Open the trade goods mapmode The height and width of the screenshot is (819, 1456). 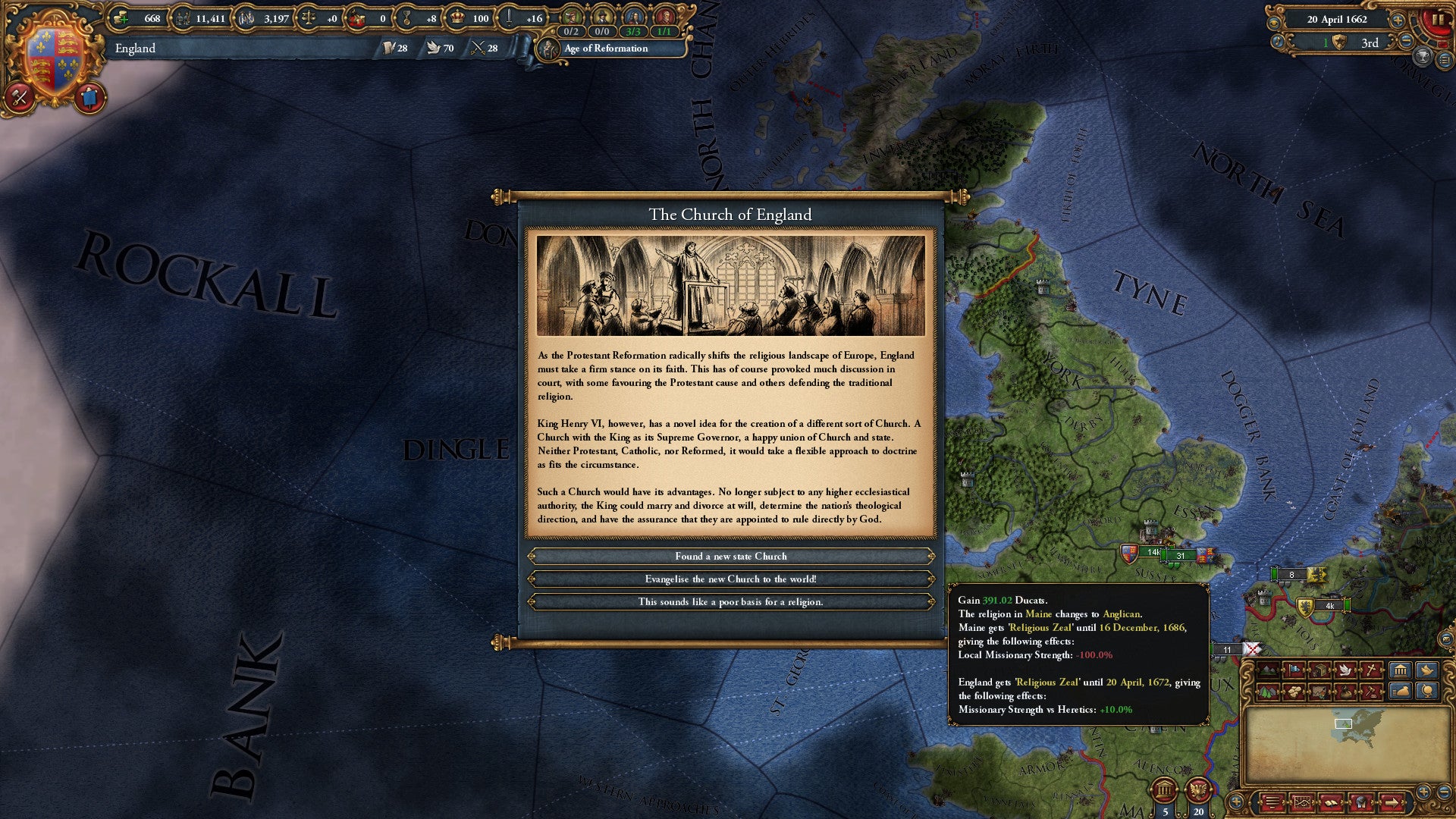point(1294,691)
